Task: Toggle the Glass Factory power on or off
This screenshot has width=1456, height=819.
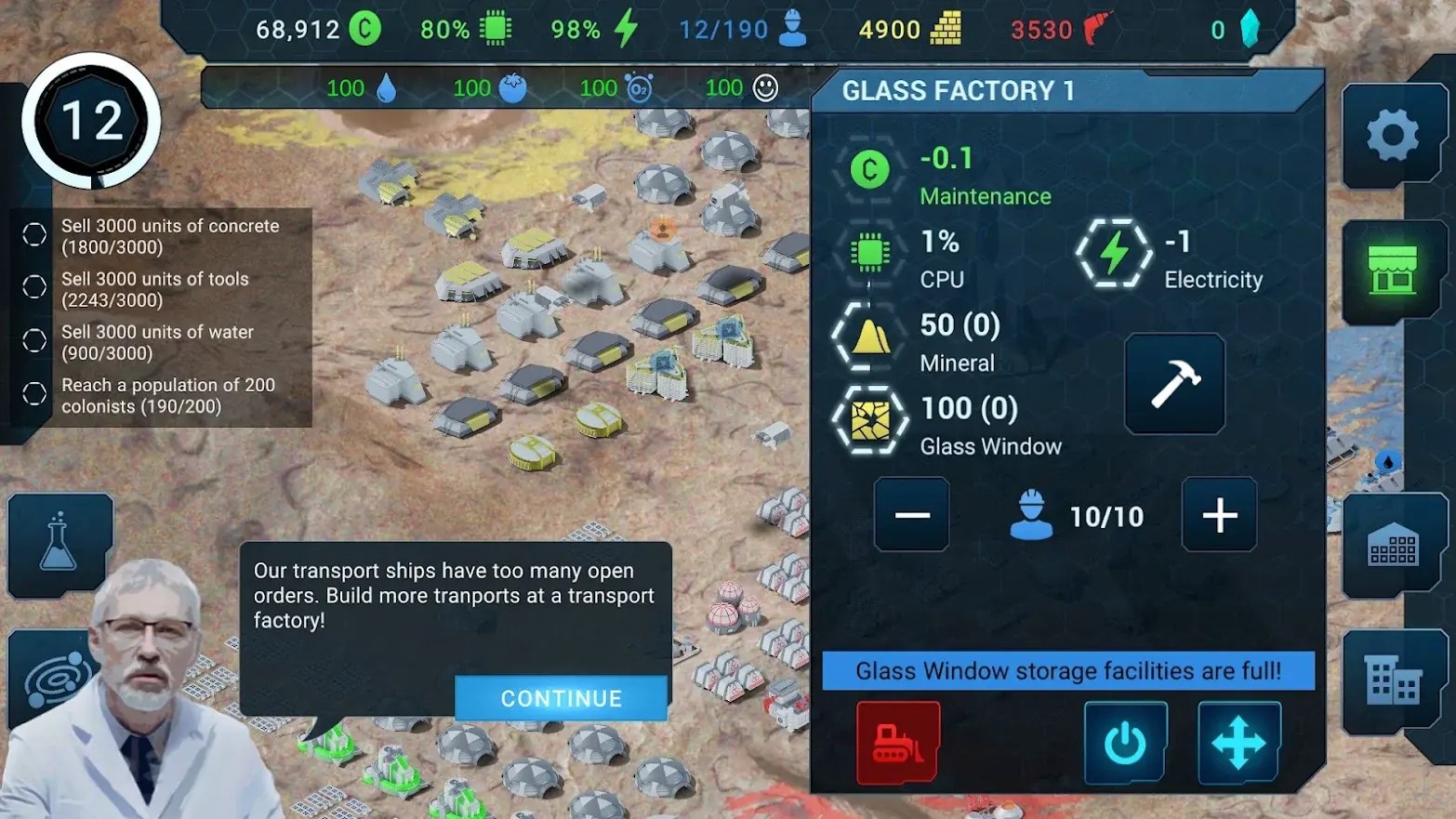Action: (1126, 743)
